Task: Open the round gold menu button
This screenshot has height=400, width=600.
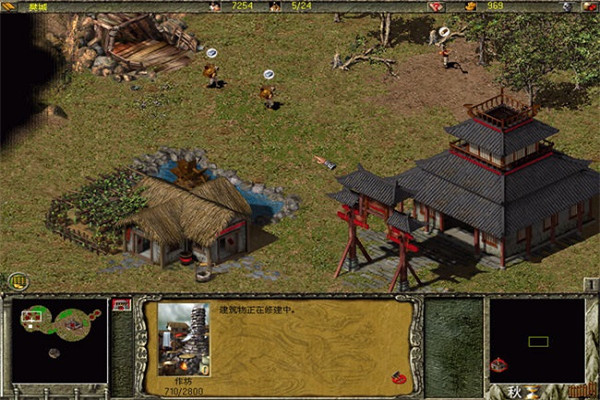Action: tap(17, 281)
